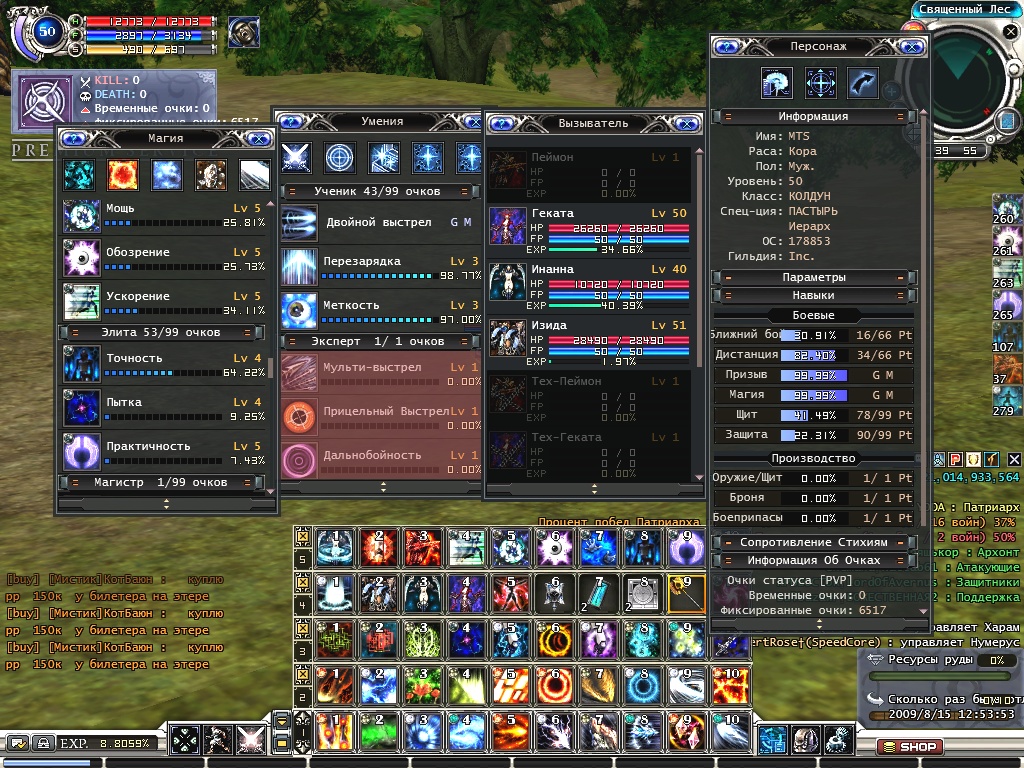Screen dimensions: 1024x768
Task: Close the Магия magic window
Action: click(258, 139)
